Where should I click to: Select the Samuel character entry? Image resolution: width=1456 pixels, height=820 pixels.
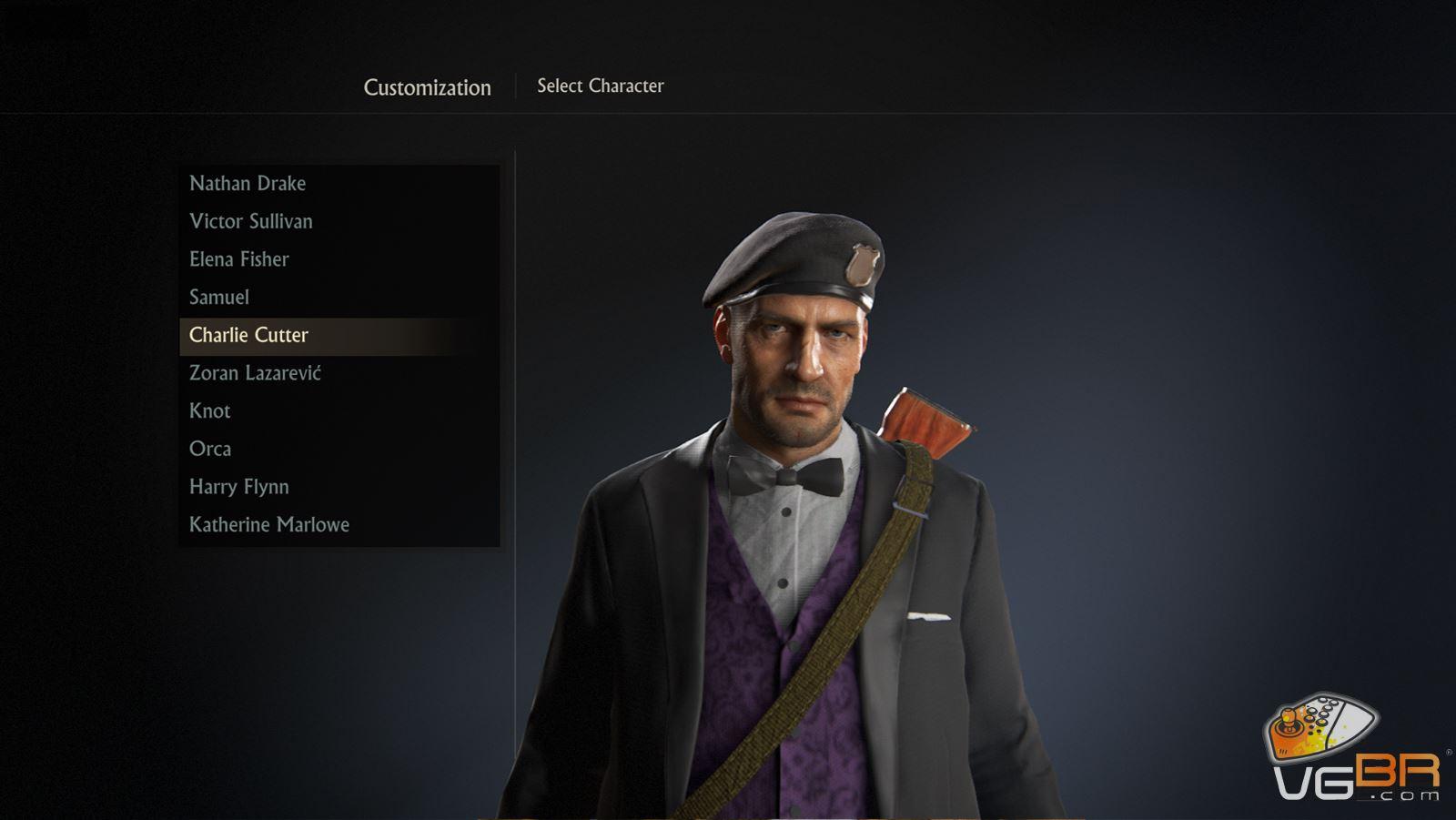219,298
